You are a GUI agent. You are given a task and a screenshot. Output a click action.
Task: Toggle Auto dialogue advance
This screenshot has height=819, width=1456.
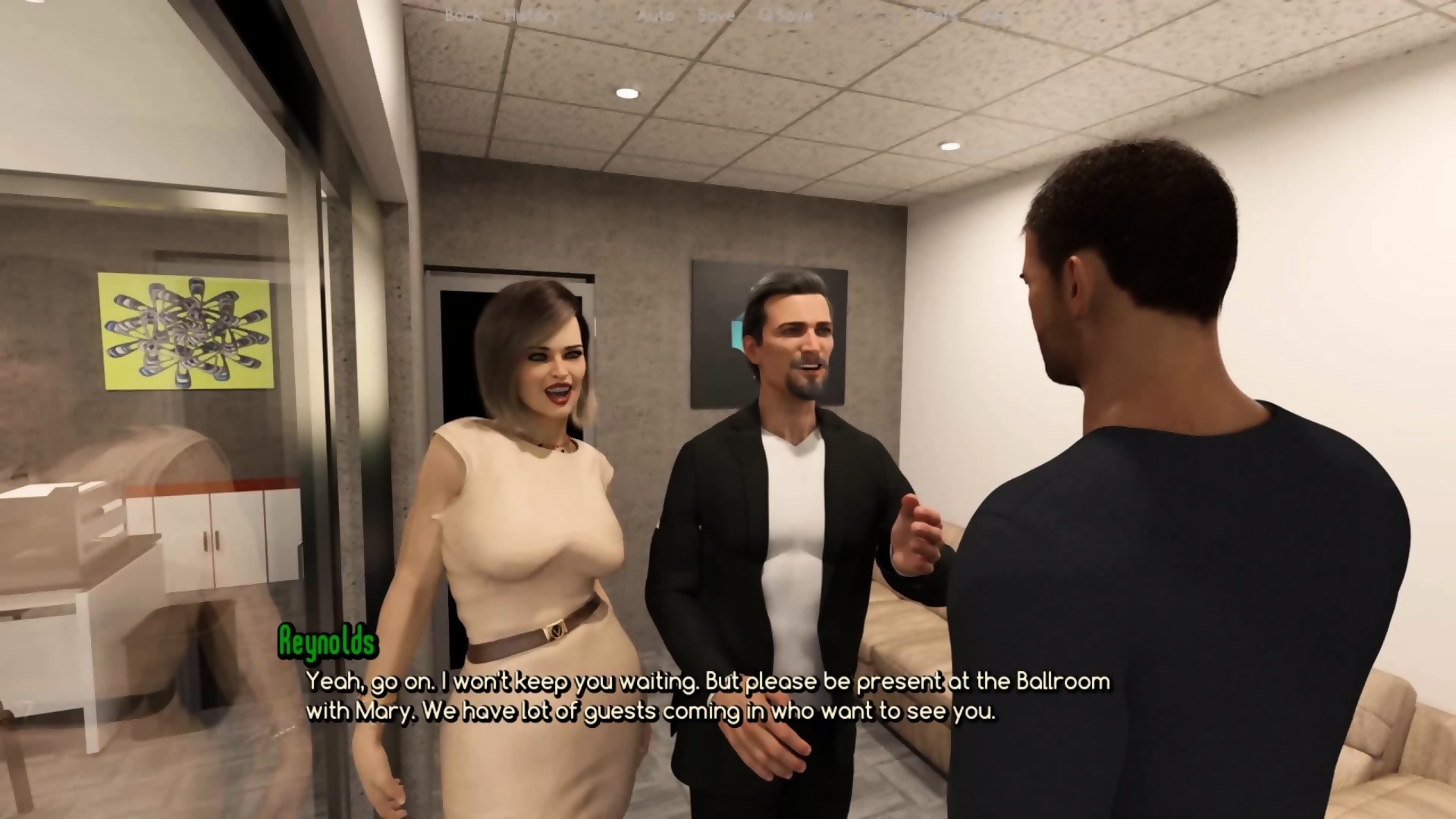655,15
